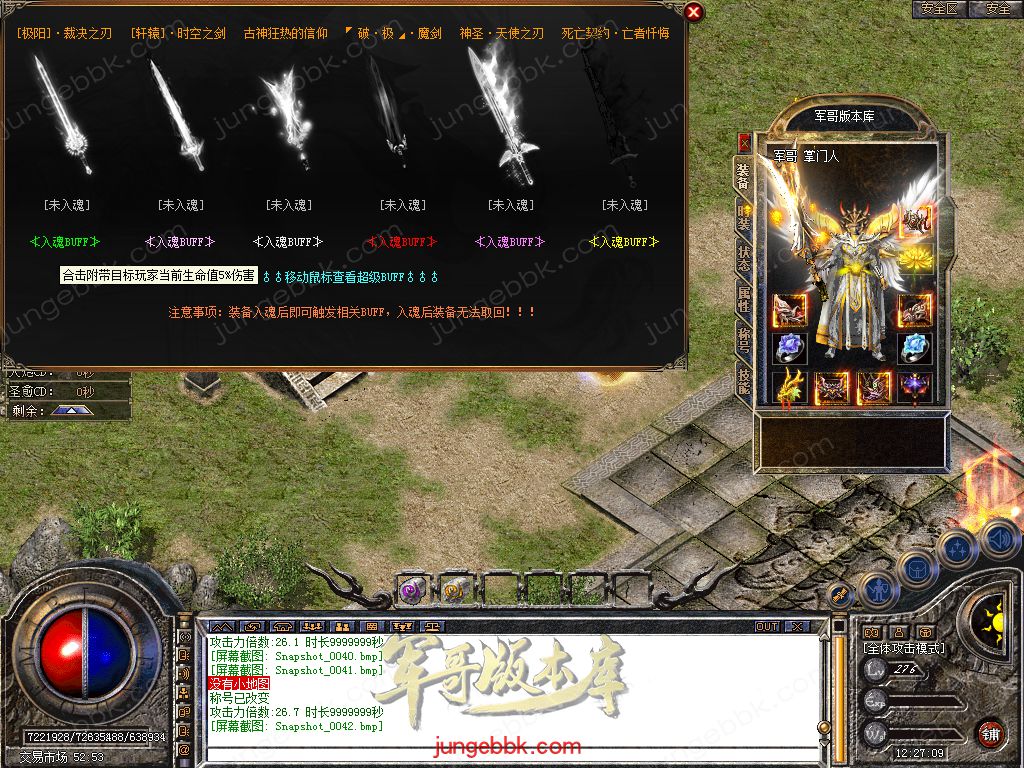
Task: Click the yellow 入魂BUFF label
Action: (625, 241)
